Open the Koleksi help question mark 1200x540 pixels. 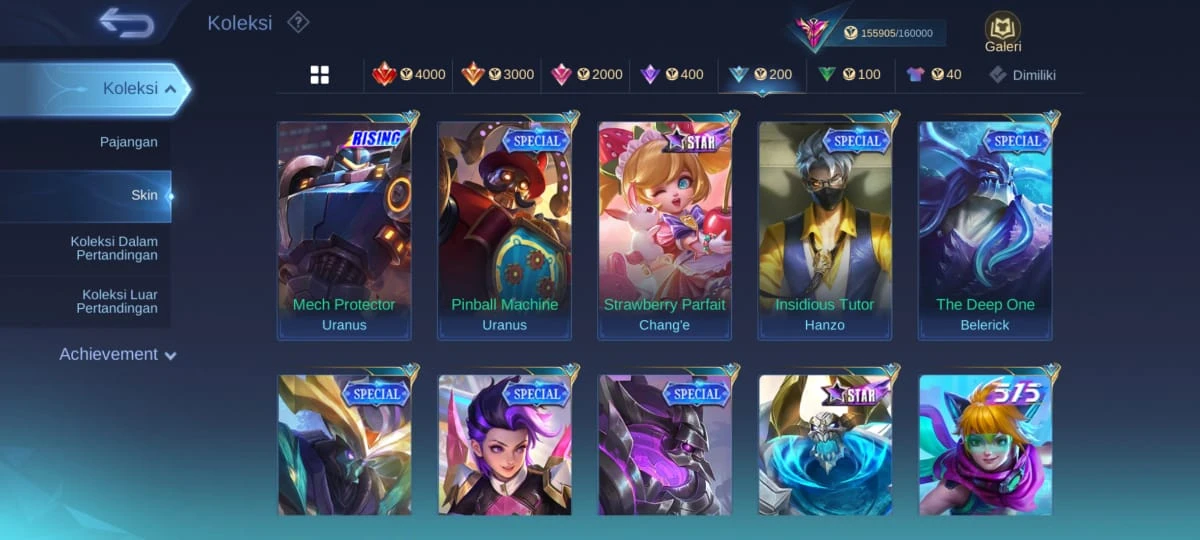coord(298,22)
